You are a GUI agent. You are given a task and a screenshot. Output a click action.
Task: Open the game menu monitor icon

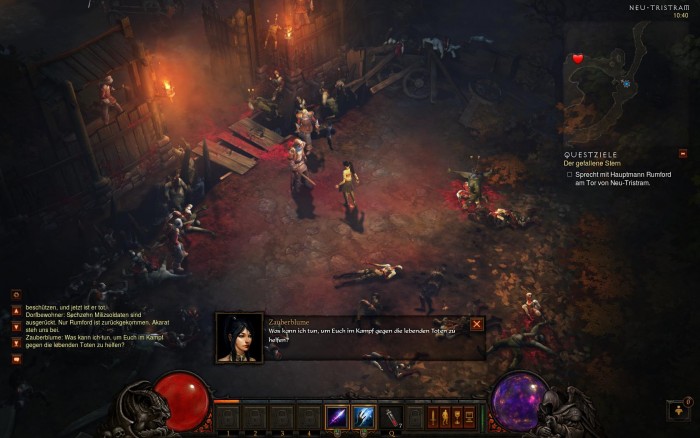pos(469,416)
